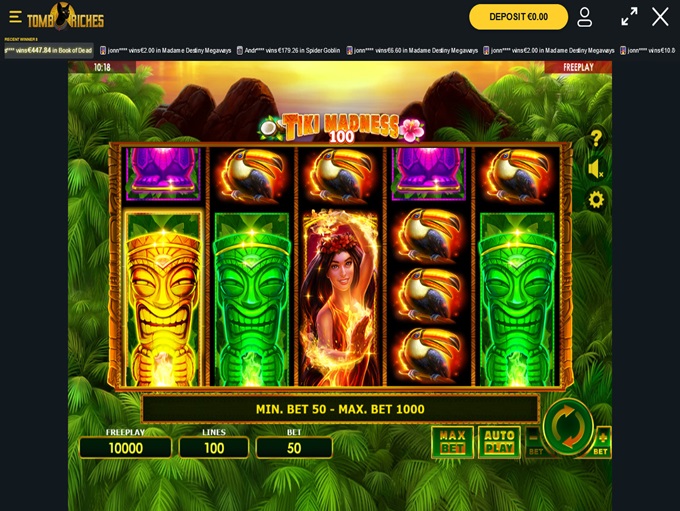This screenshot has height=511, width=680.
Task: Close the game with the X
Action: (x=660, y=17)
